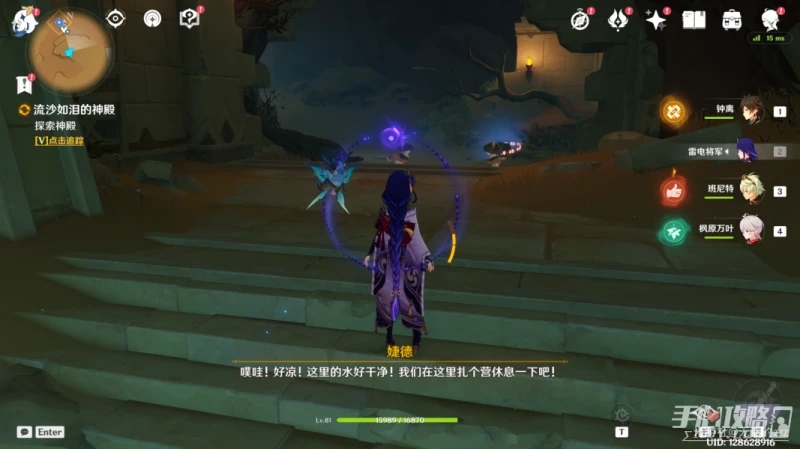Open the compass icon in the top bar
The height and width of the screenshot is (449, 800).
(580, 19)
